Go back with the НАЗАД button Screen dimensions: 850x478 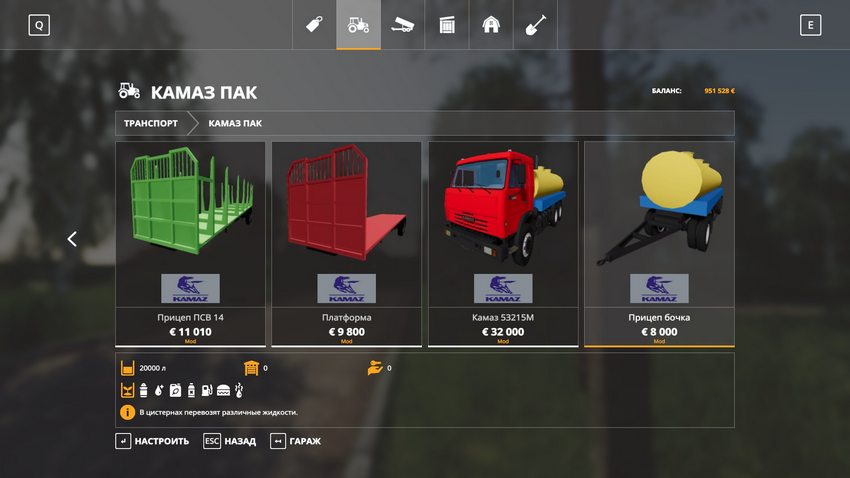tap(230, 441)
